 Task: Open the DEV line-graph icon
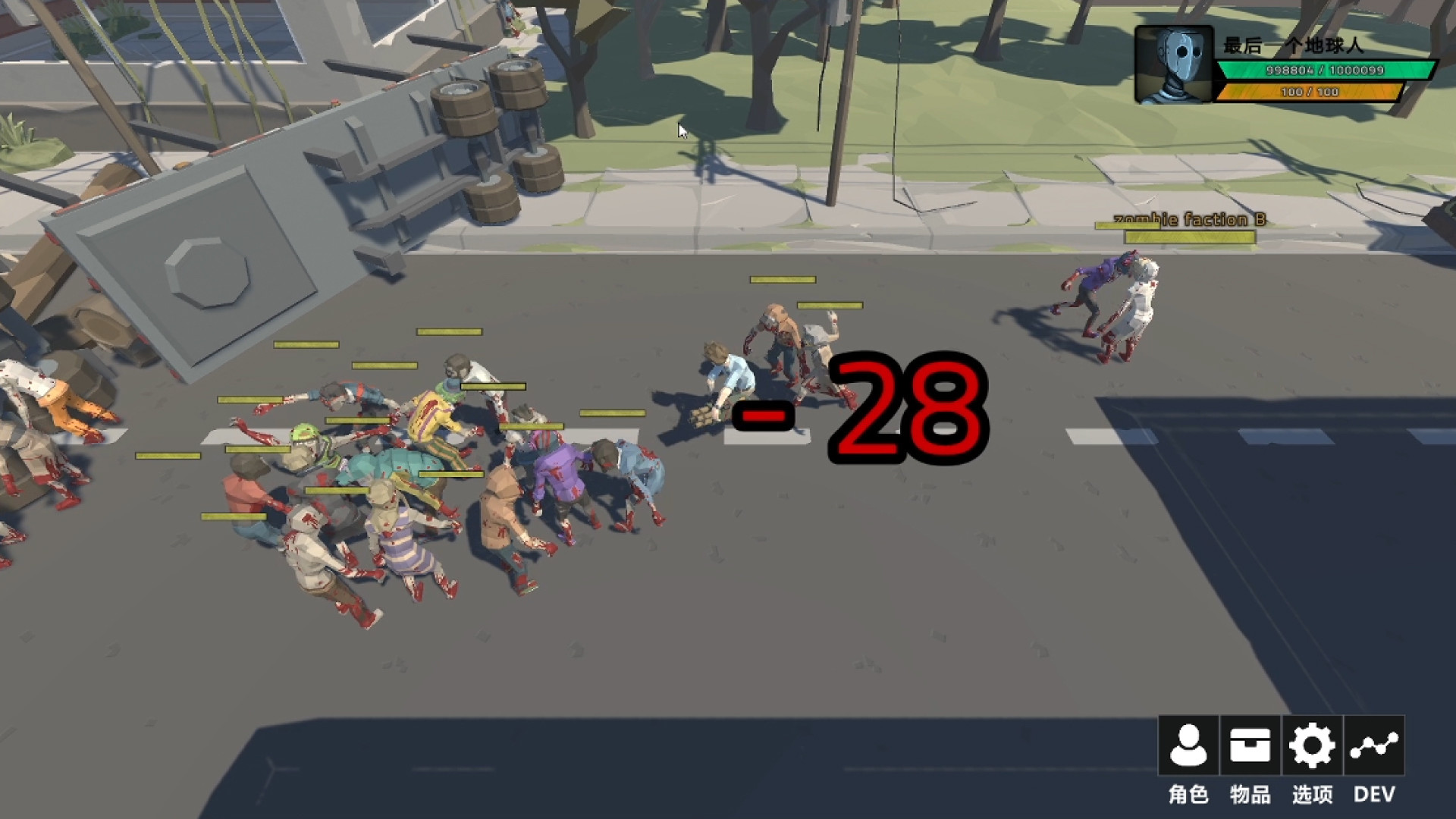pyautogui.click(x=1374, y=745)
